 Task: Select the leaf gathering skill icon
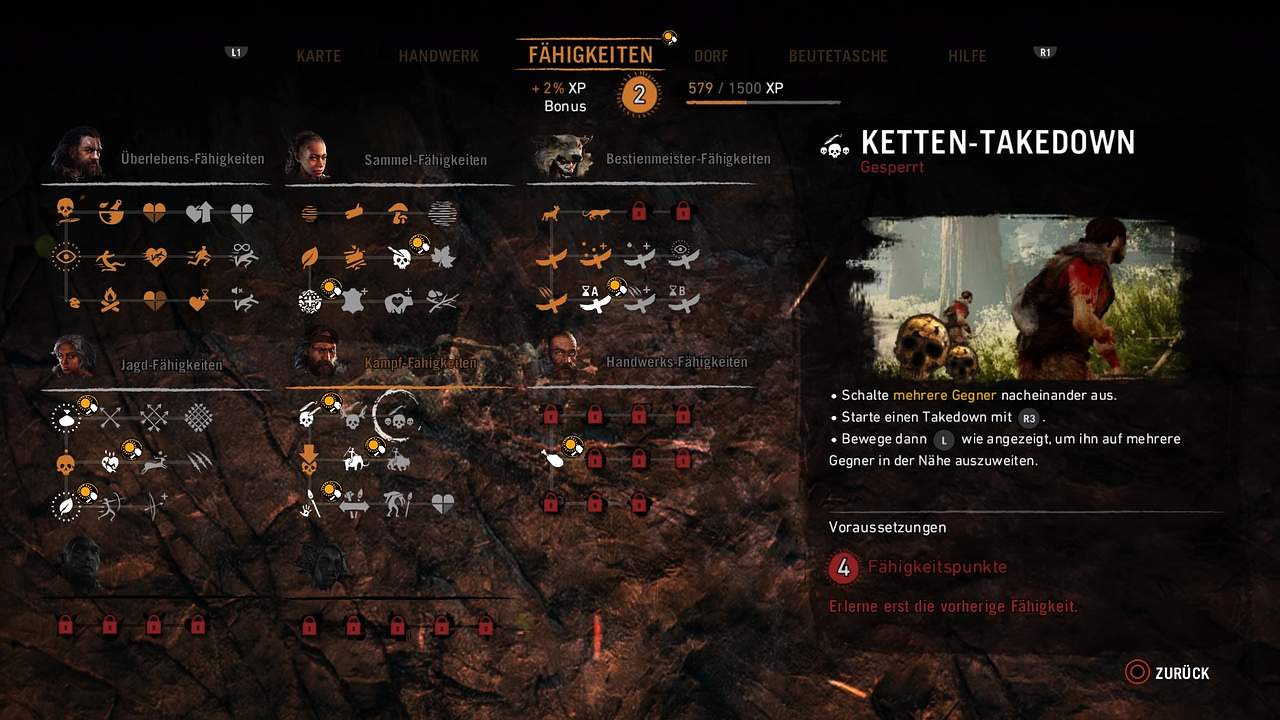[x=310, y=257]
